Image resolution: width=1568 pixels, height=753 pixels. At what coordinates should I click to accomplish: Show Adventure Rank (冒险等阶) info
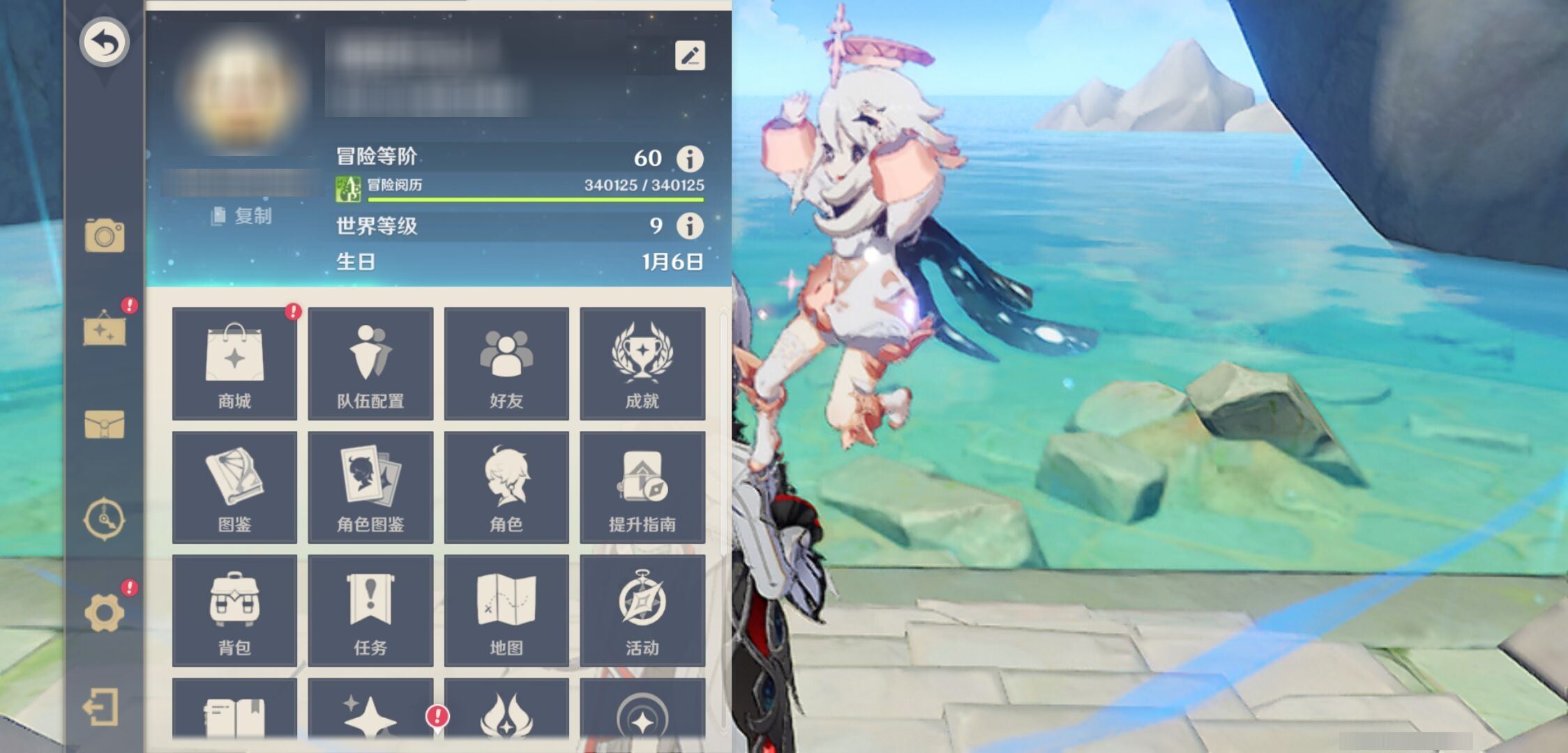coord(690,158)
